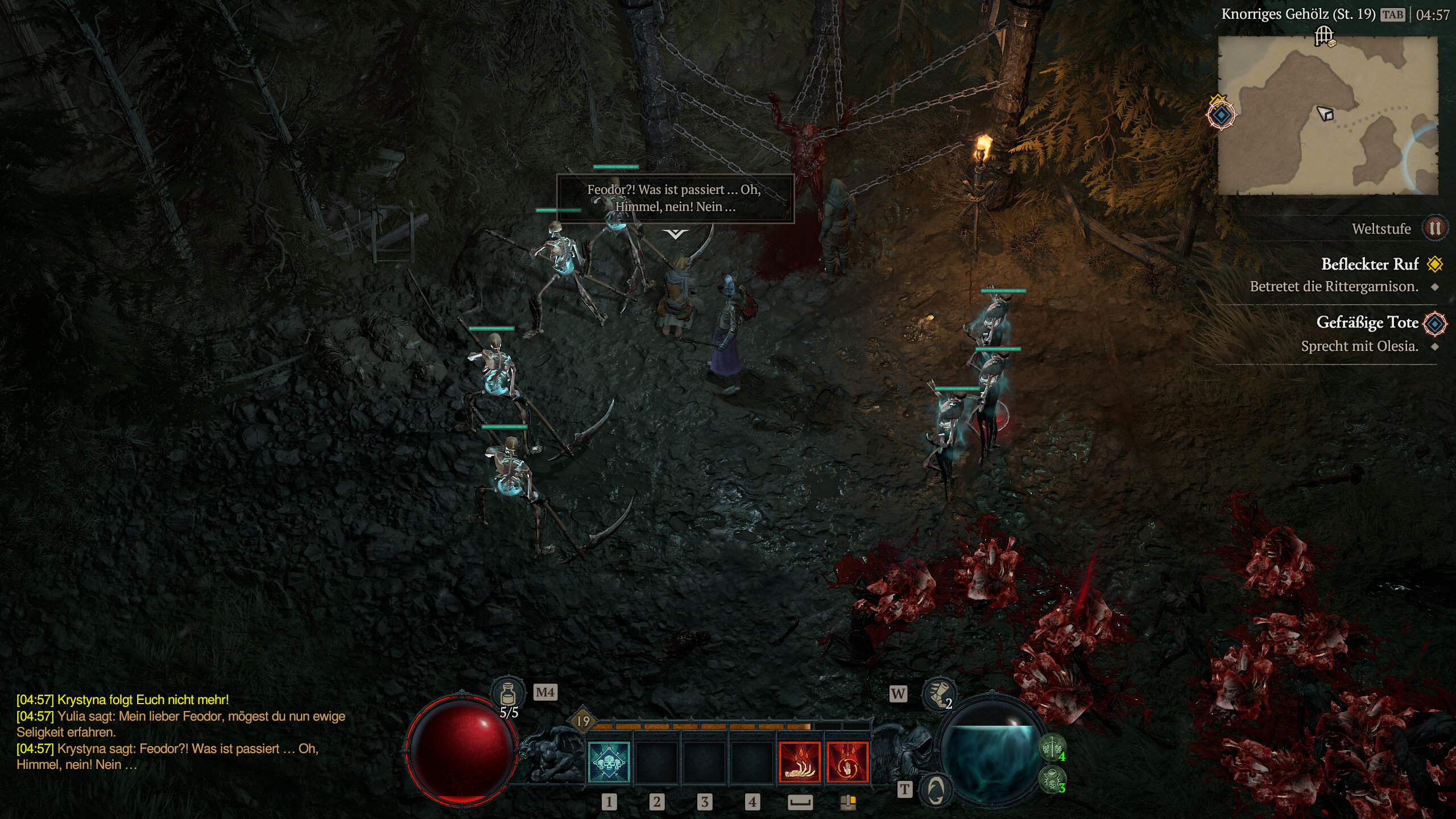Click the dungeon gate marker on minimap
The image size is (1456, 819).
pos(1324,36)
